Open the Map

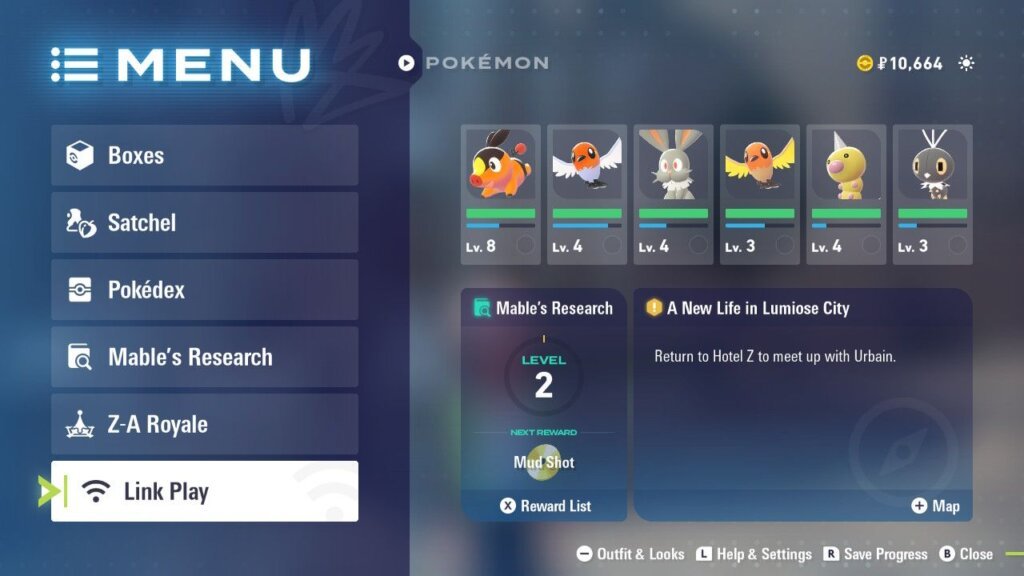(x=935, y=506)
